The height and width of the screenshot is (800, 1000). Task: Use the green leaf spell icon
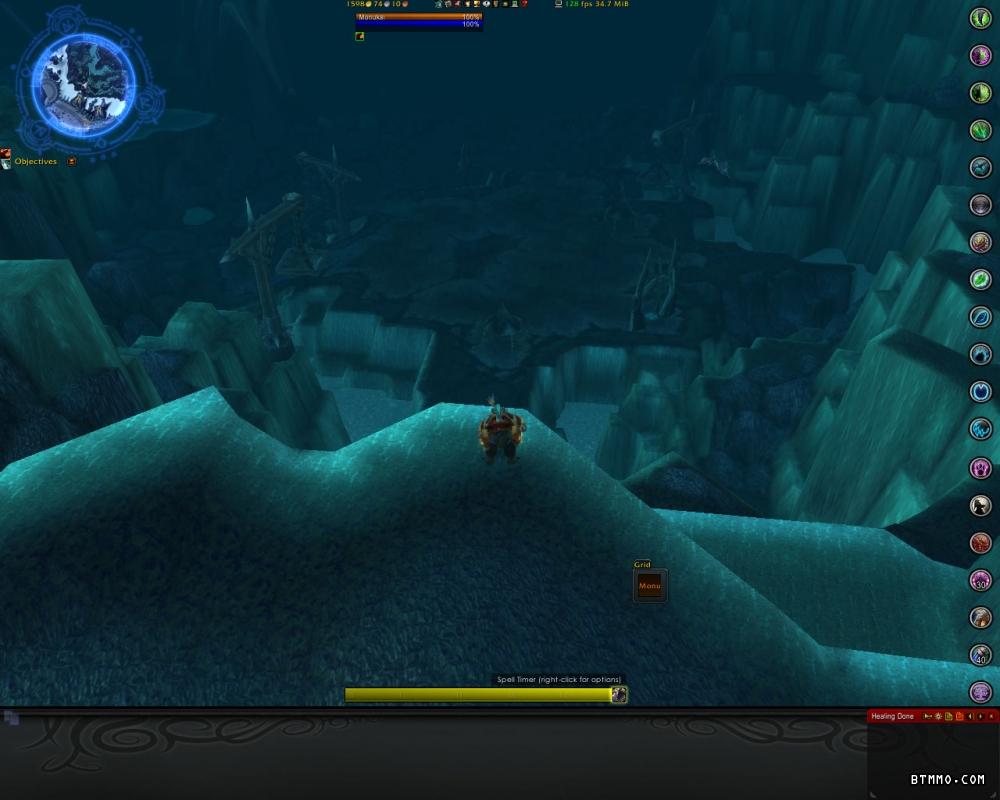981,280
